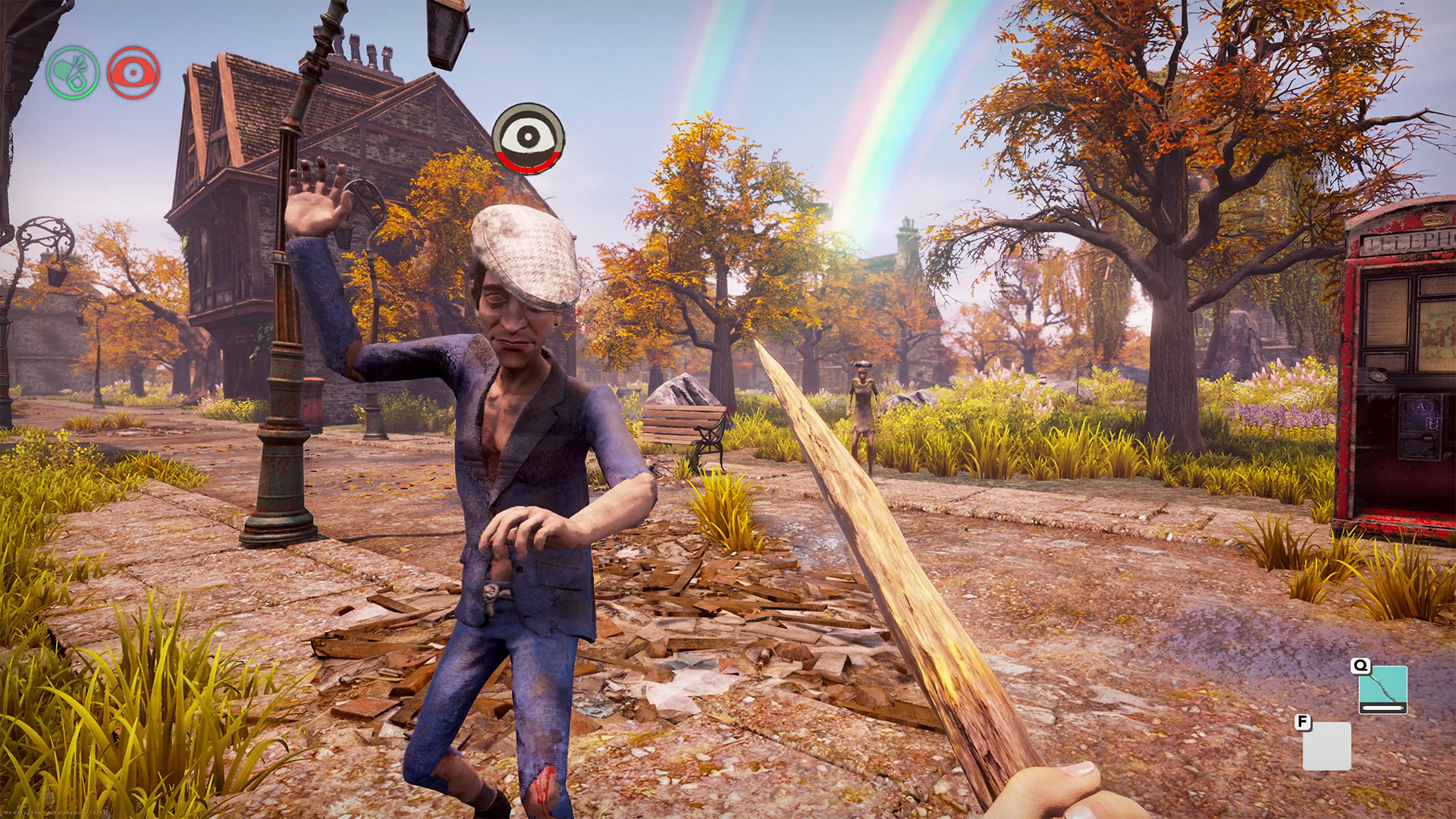Click the red eye's center pupil dot
The width and height of the screenshot is (1456, 819).
[133, 72]
